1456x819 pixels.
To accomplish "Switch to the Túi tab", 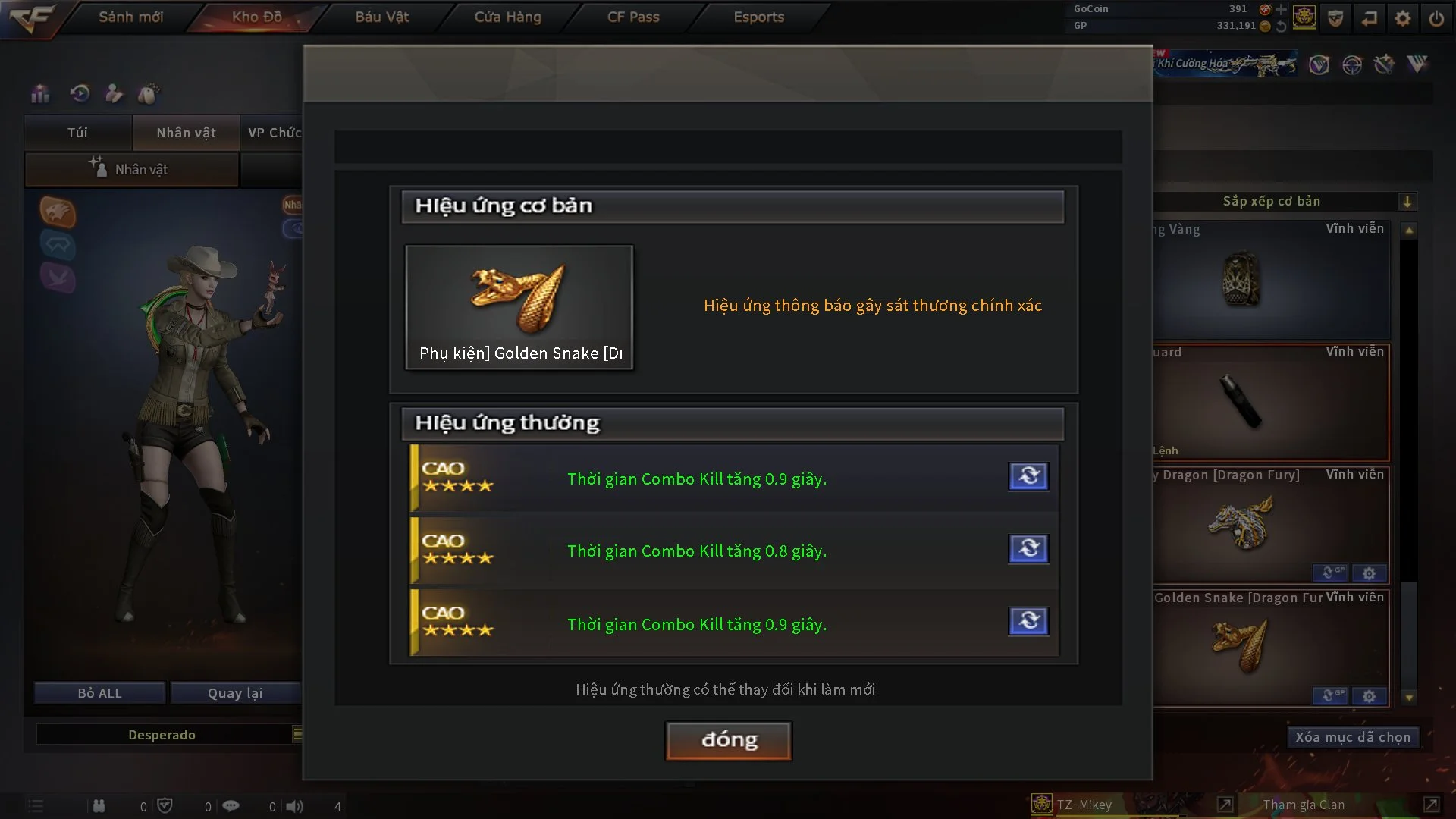I will (77, 133).
